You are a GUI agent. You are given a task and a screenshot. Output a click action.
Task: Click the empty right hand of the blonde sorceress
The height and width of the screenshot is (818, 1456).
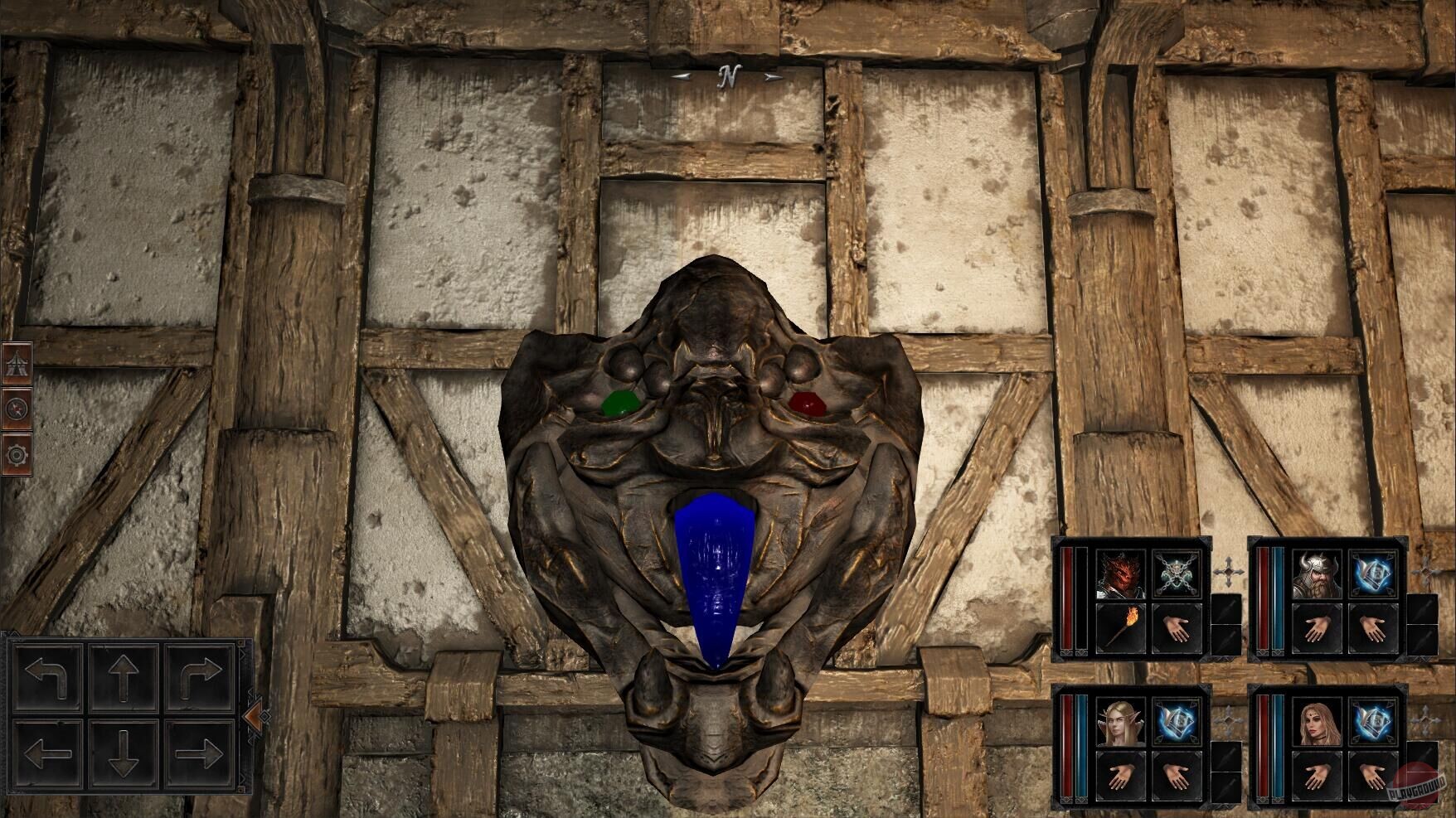tap(1374, 776)
